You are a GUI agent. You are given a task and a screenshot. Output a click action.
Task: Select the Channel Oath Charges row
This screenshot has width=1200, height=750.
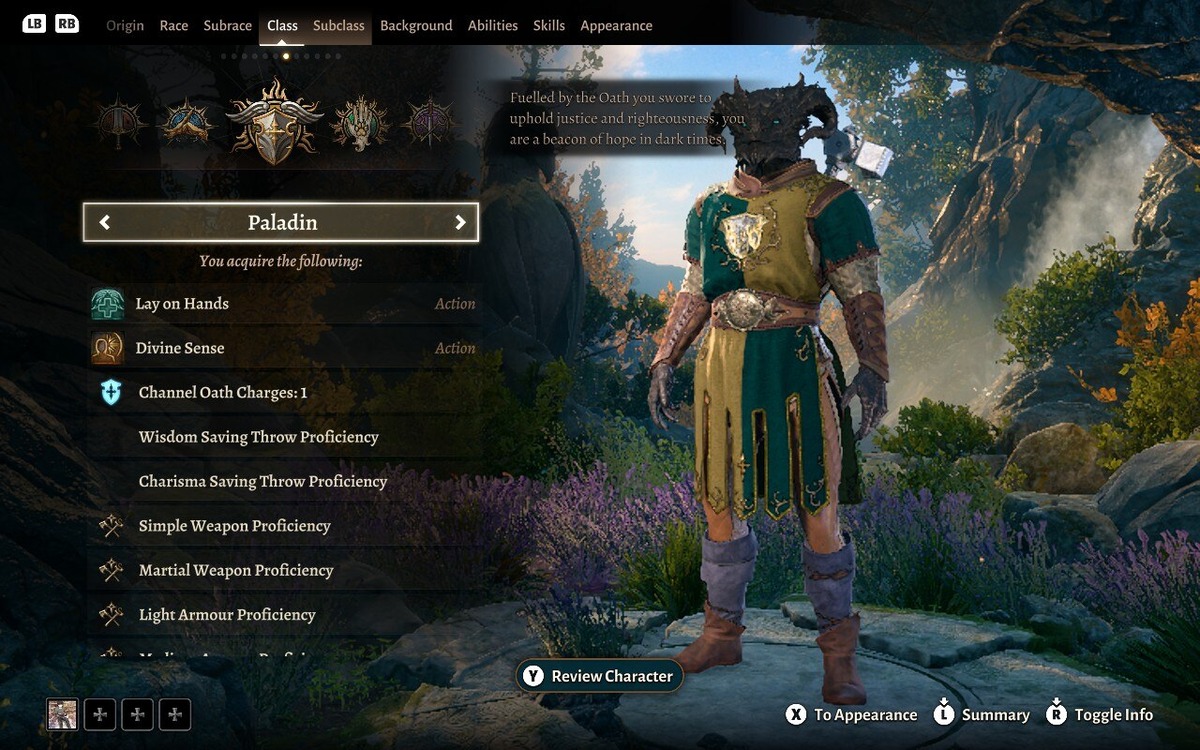tap(283, 393)
